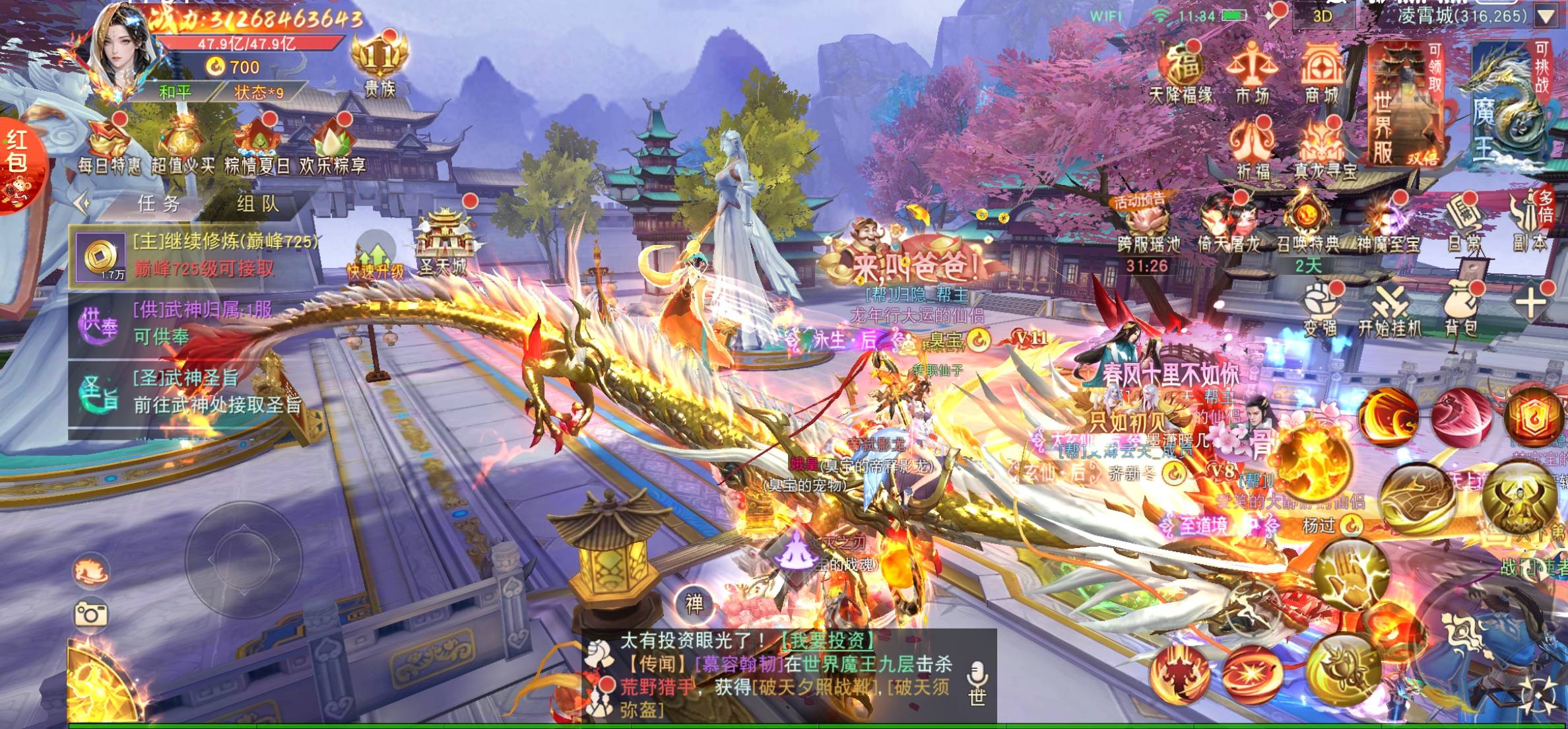
Task: Open 快速升级 quick level-up
Action: 375,259
